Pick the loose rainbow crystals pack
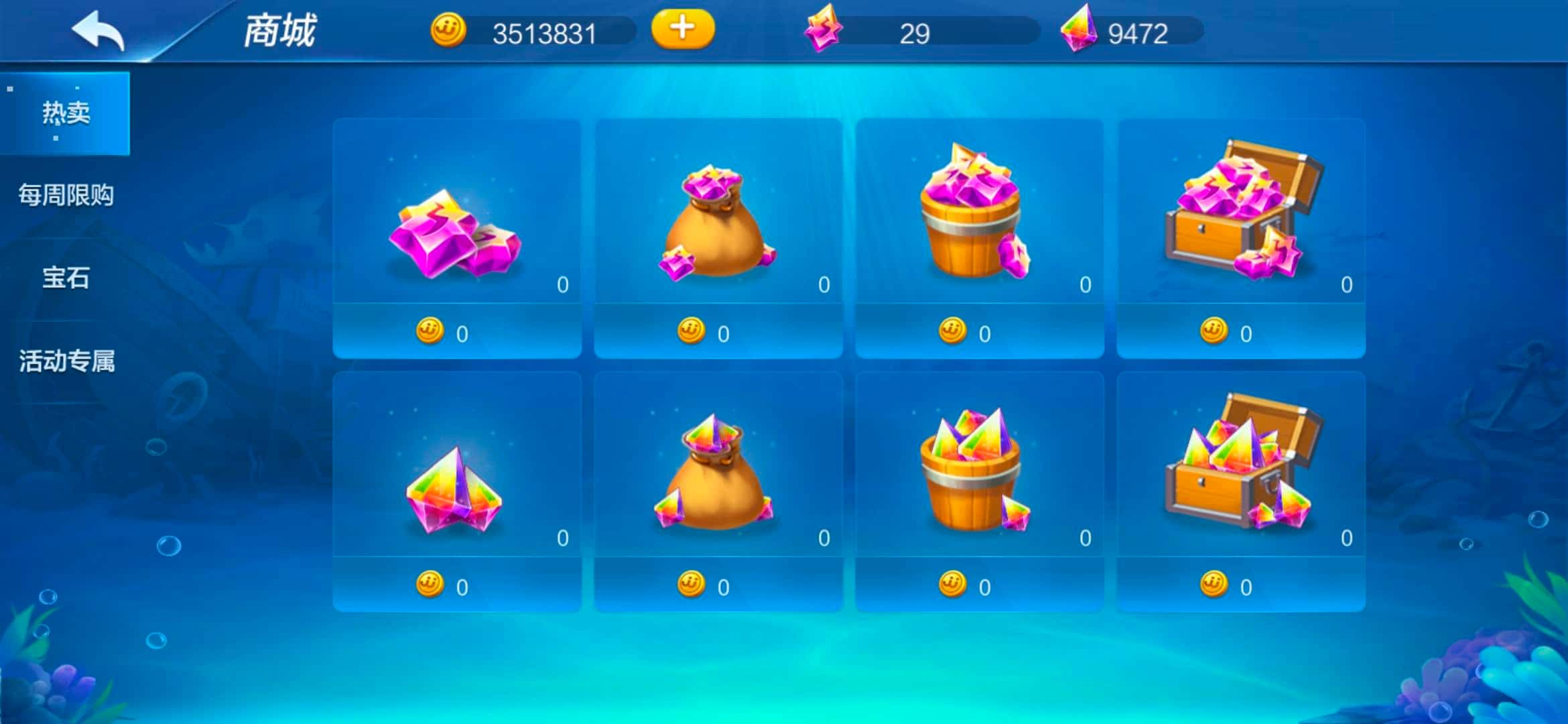Screen dimensions: 1568x724 [456, 491]
